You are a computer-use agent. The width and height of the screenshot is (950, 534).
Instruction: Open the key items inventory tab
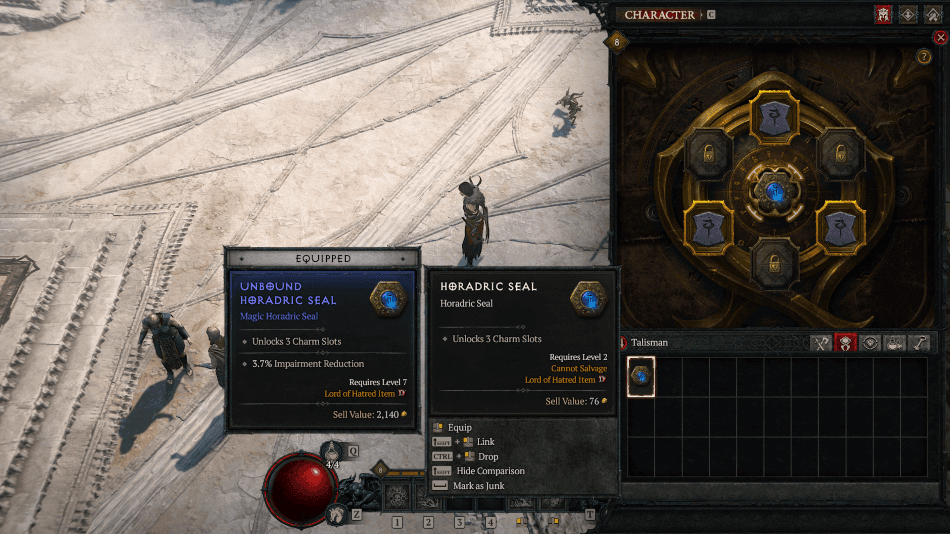919,343
